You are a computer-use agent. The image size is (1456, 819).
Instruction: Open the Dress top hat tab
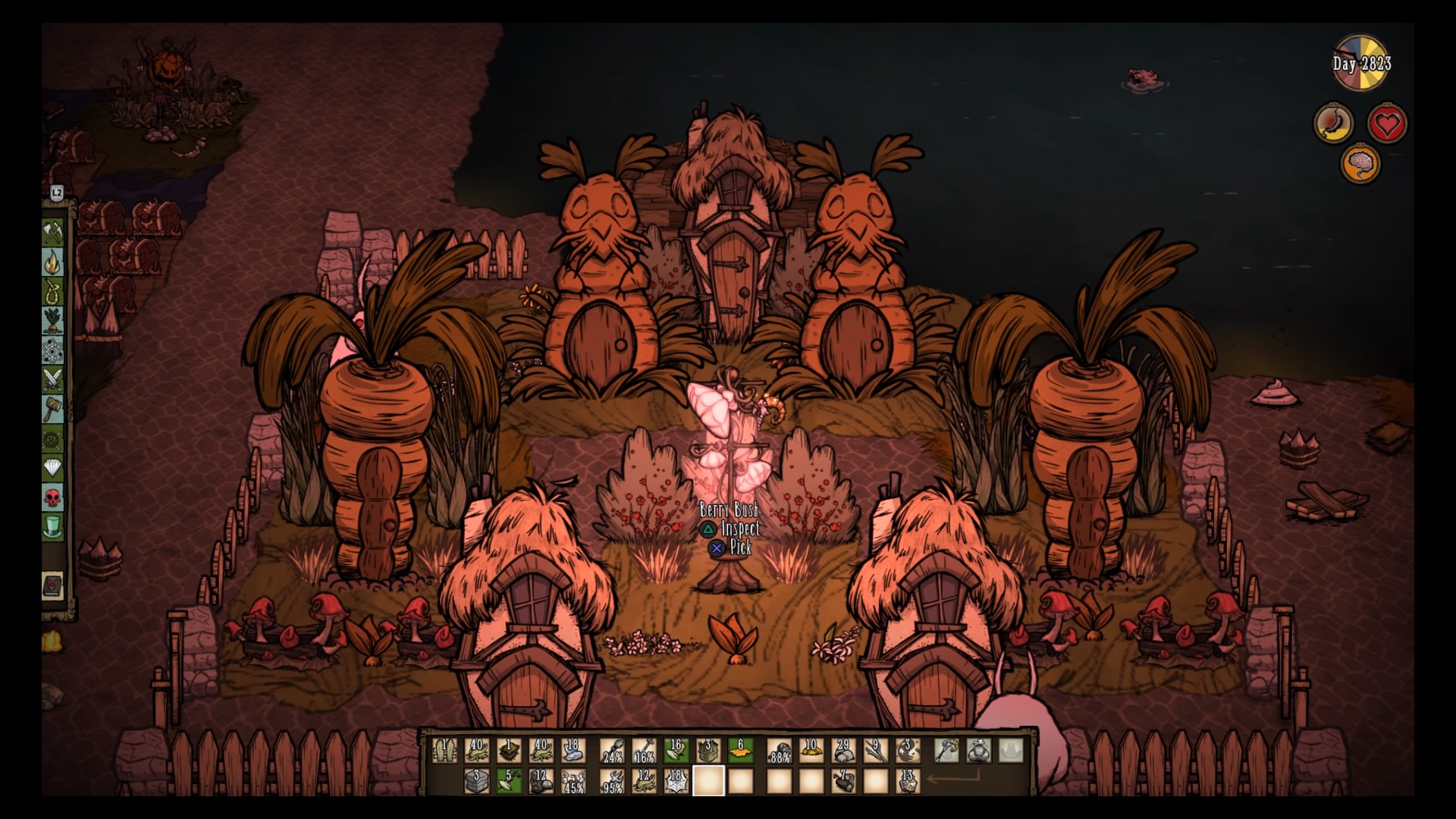click(52, 527)
